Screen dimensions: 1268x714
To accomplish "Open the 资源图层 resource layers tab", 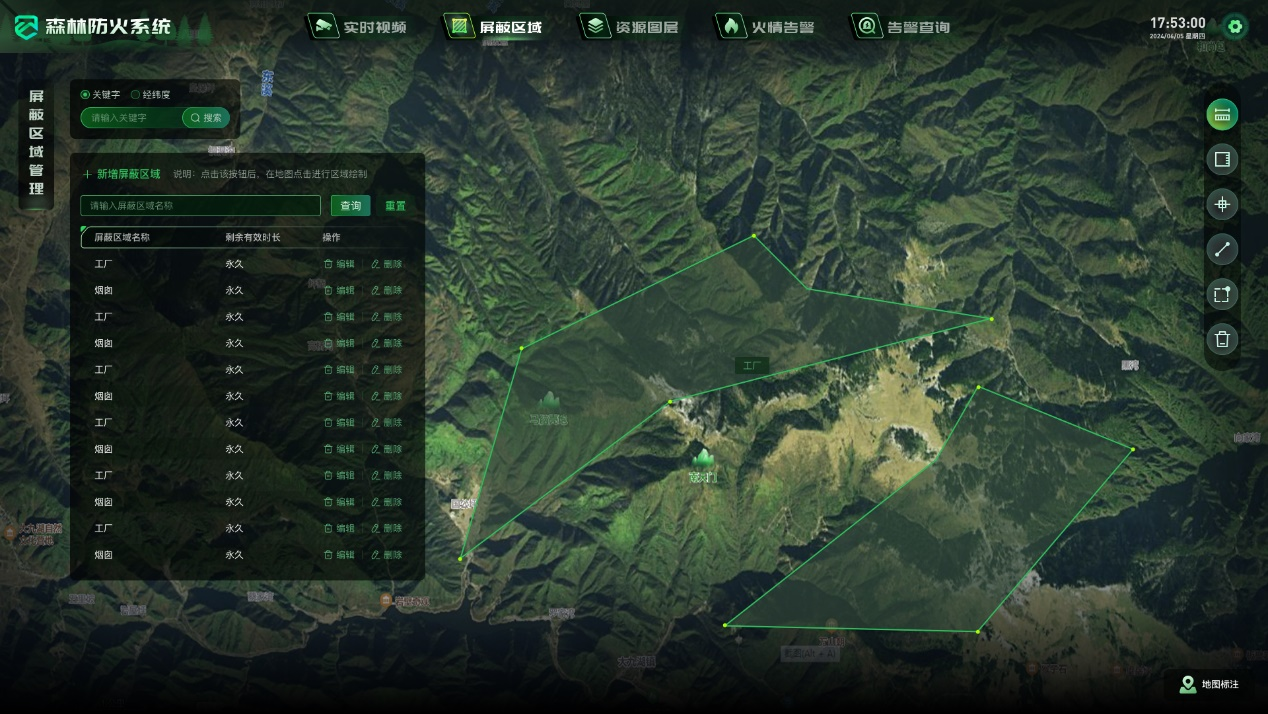I will click(632, 27).
